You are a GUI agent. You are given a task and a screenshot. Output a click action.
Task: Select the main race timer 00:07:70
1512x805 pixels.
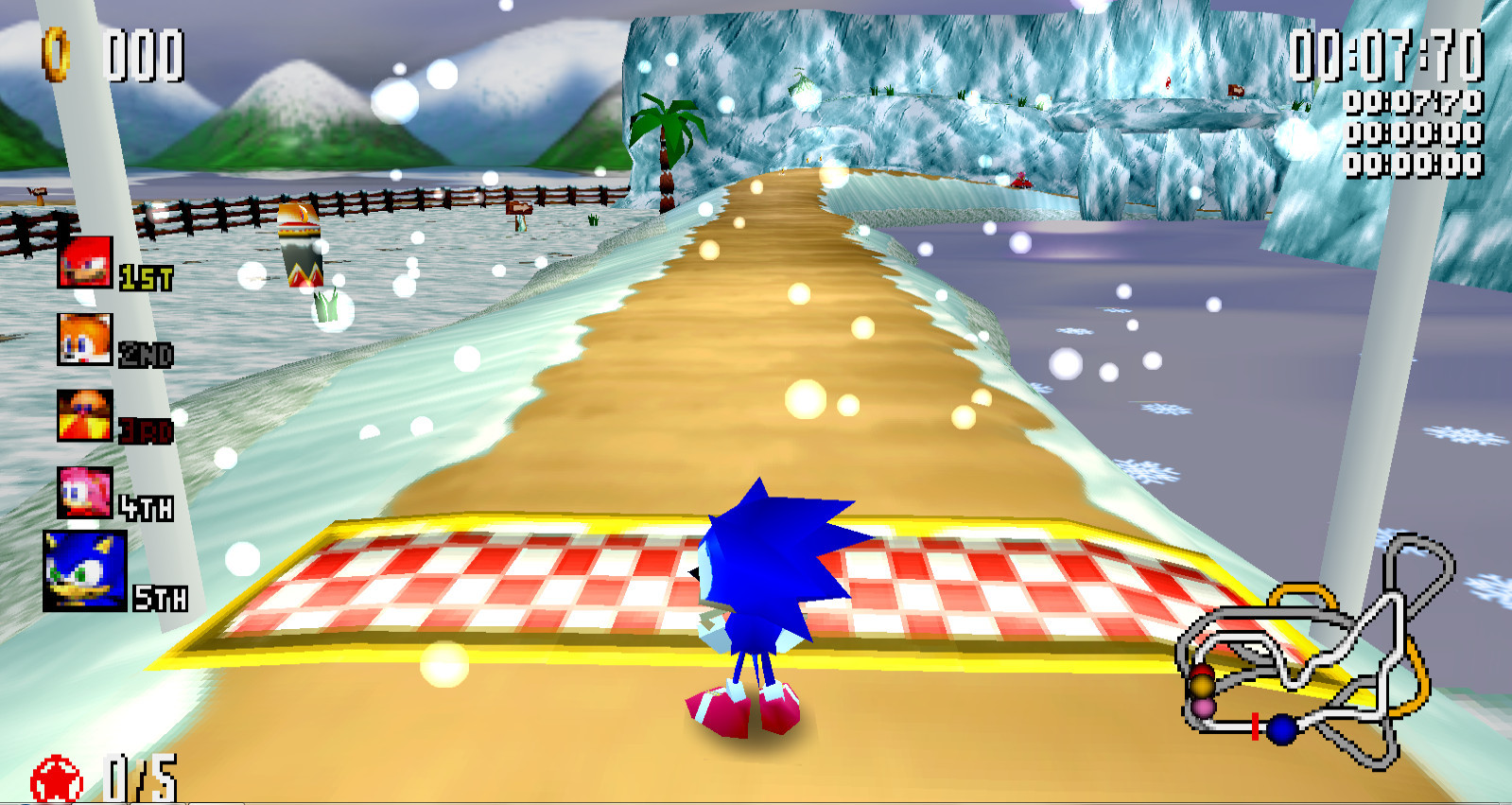pos(1386,57)
